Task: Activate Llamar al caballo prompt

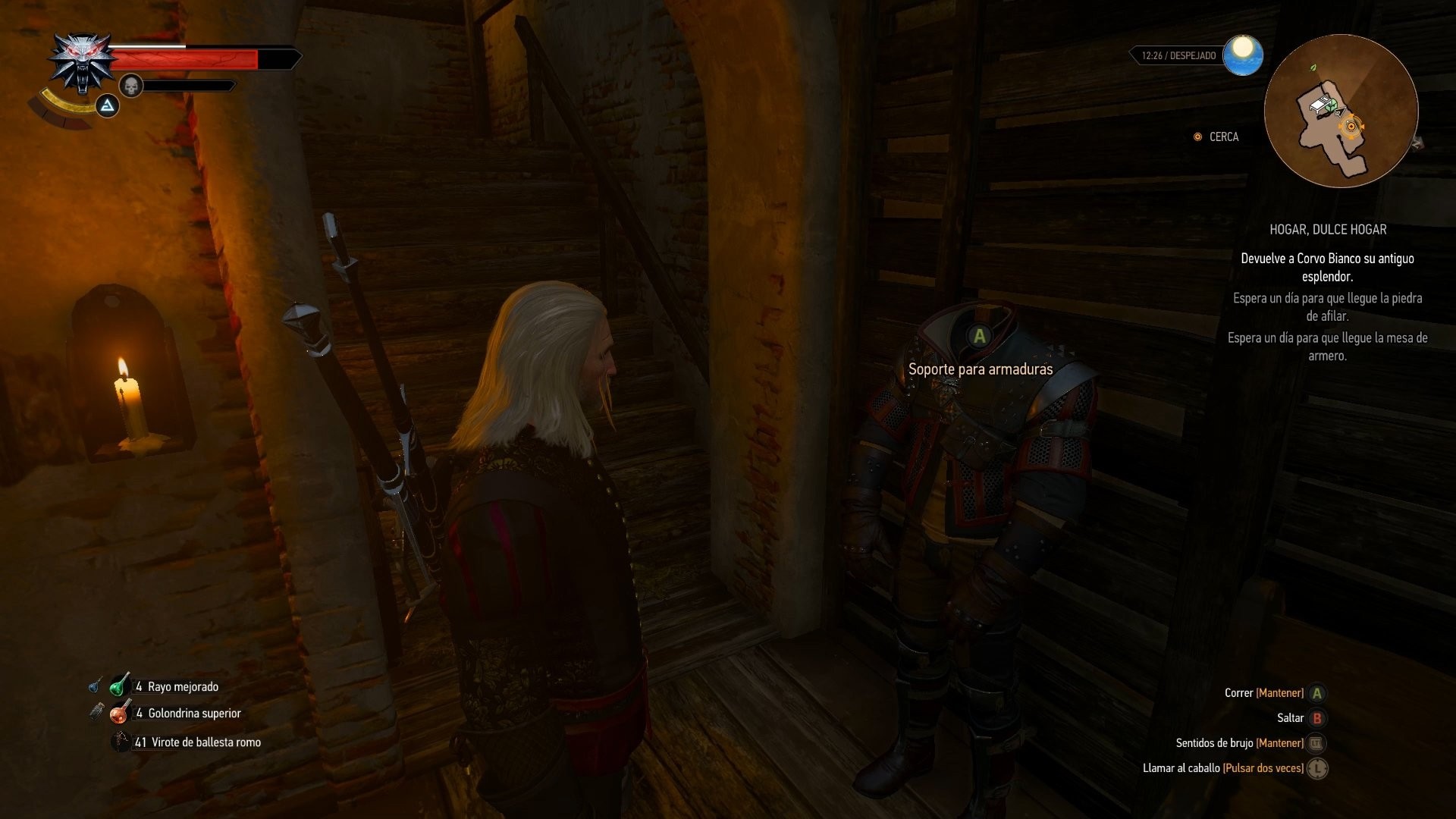Action: (x=1318, y=768)
